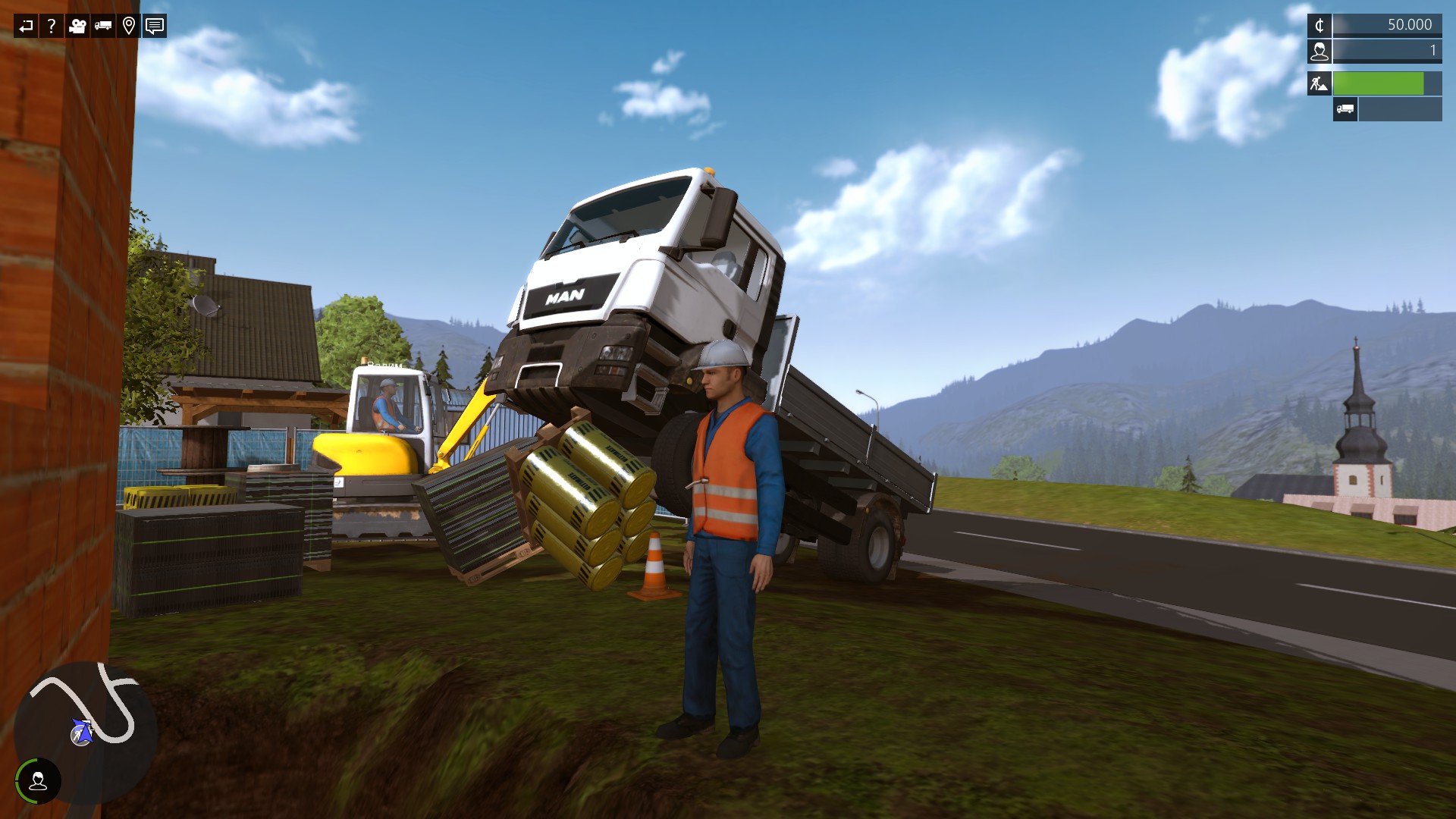Select the camera view icon

click(x=77, y=27)
